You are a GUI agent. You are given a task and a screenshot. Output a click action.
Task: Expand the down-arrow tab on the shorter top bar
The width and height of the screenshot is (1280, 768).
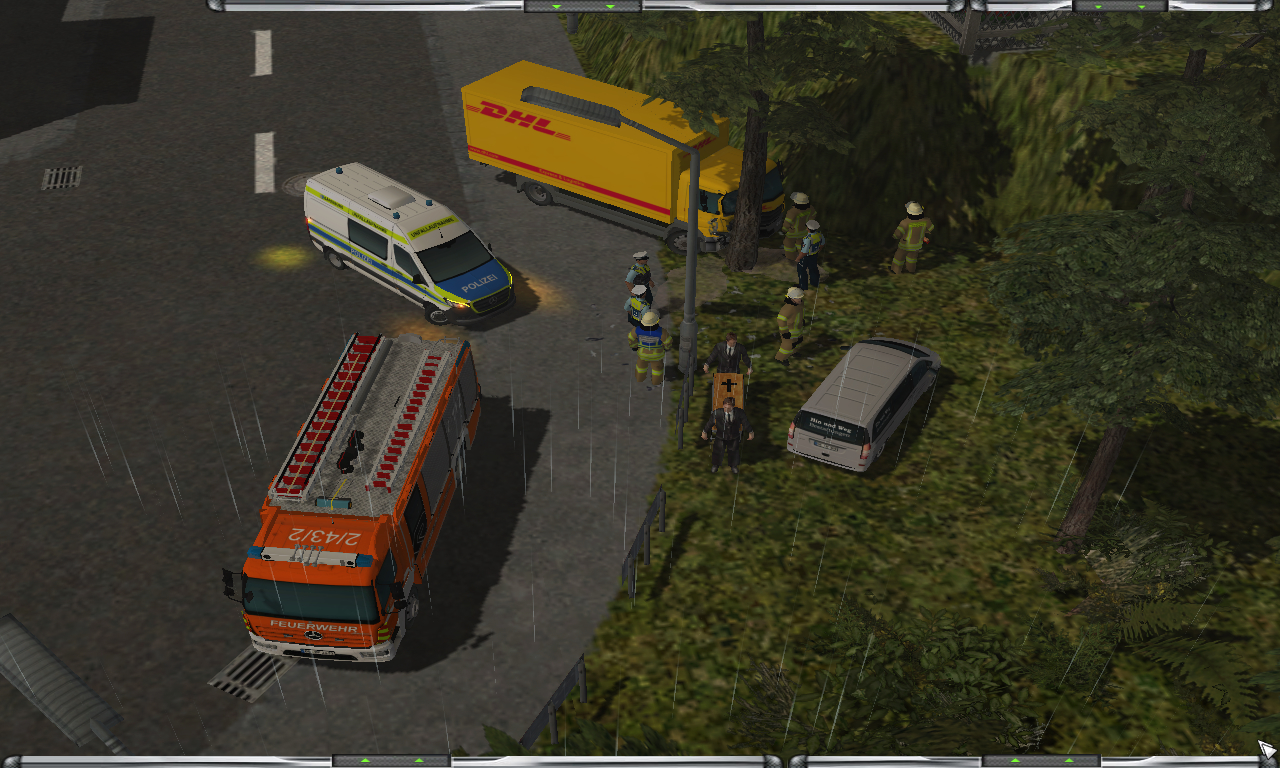click(1120, 6)
